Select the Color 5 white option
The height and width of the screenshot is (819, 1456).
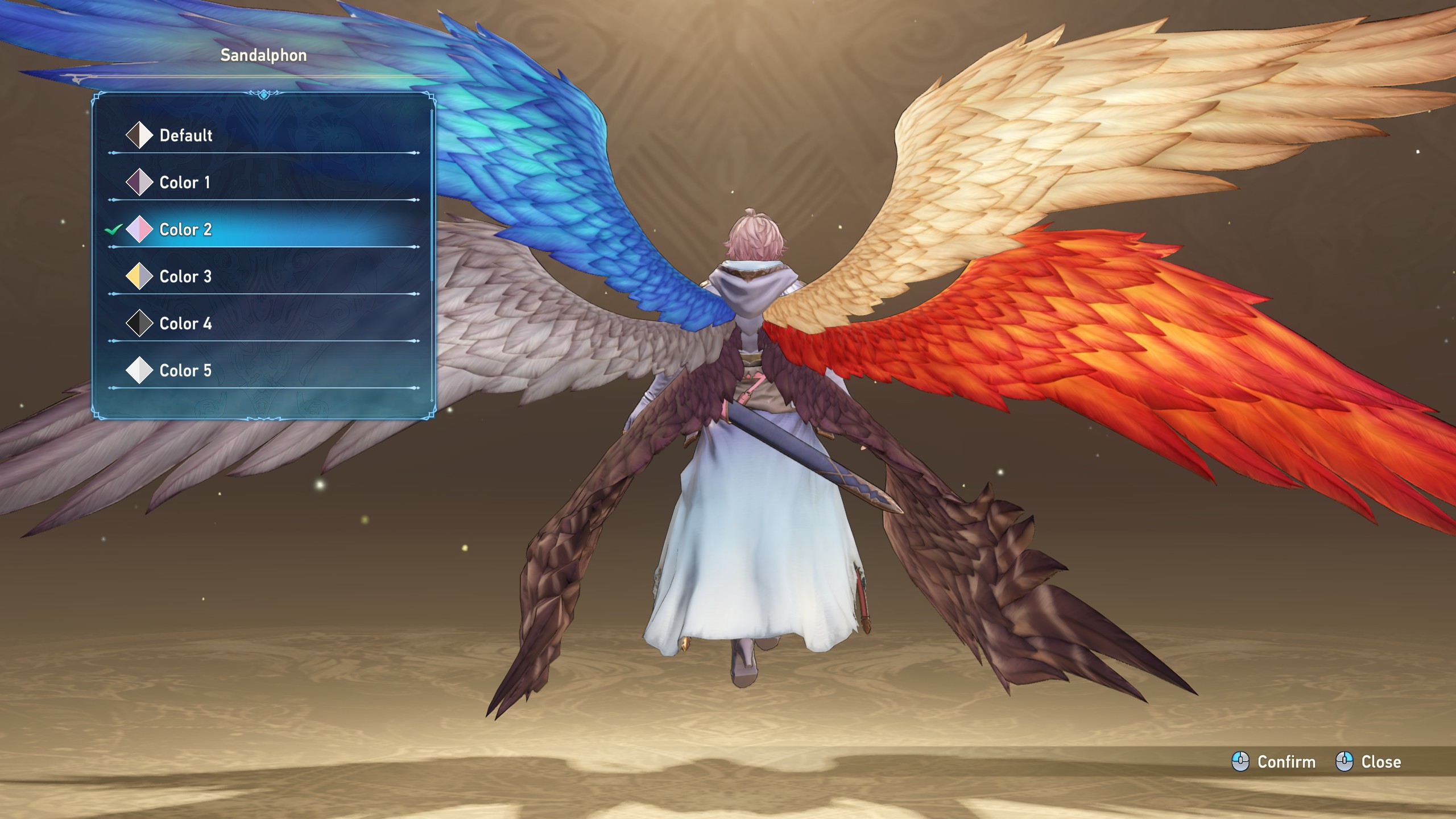click(185, 371)
